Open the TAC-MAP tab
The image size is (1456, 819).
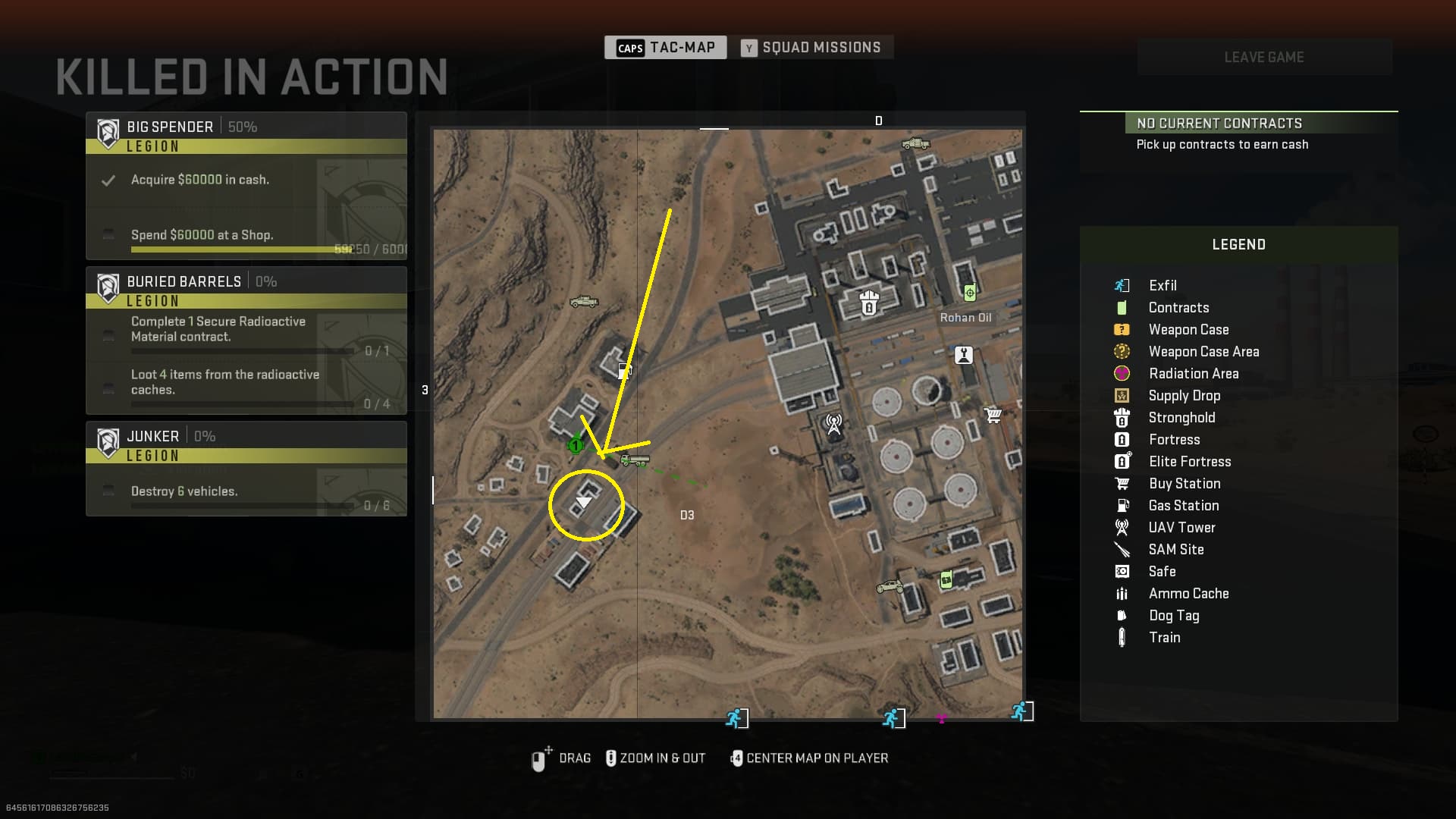tap(665, 47)
